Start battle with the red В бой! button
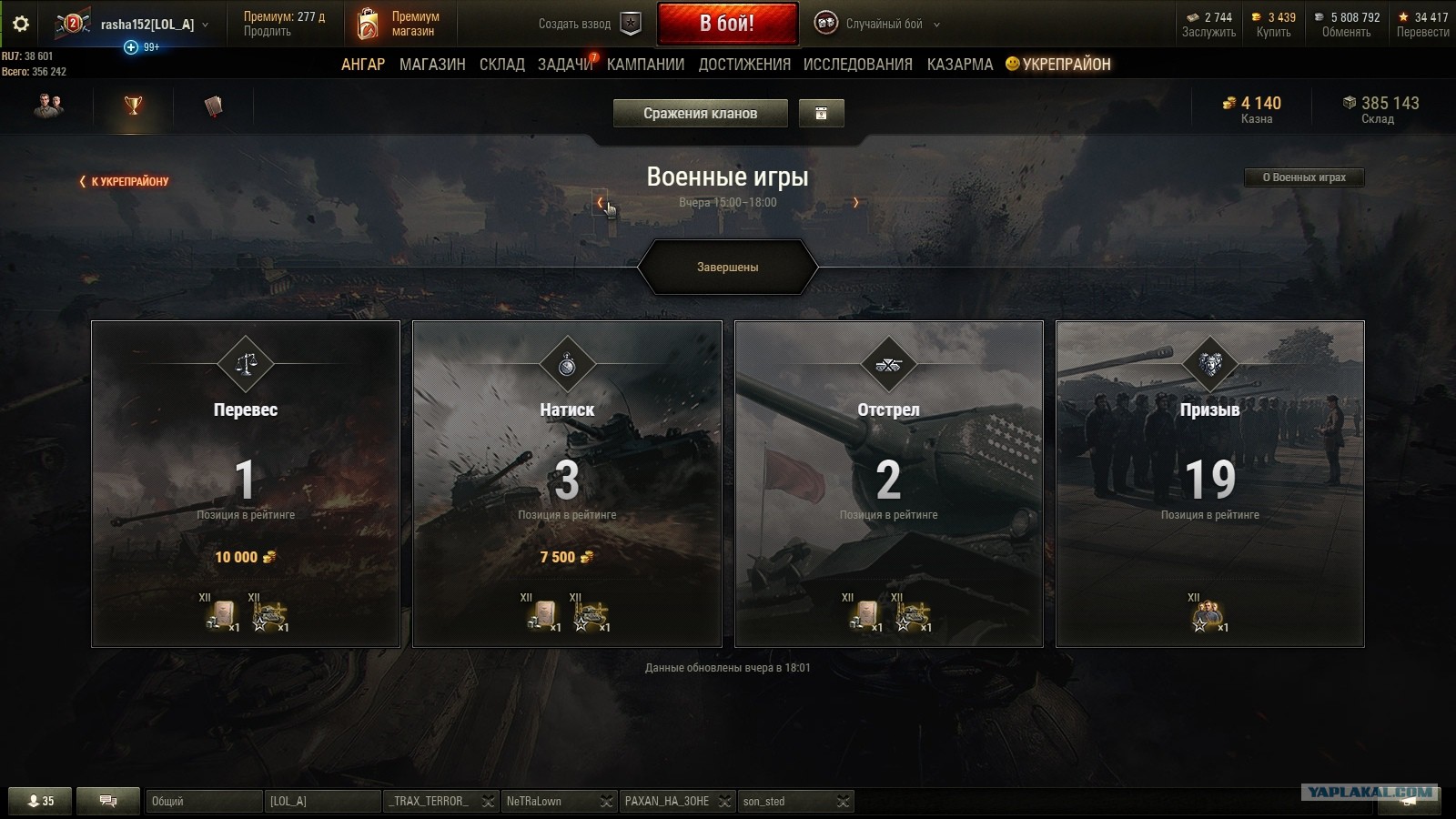This screenshot has height=819, width=1456. pos(727,24)
